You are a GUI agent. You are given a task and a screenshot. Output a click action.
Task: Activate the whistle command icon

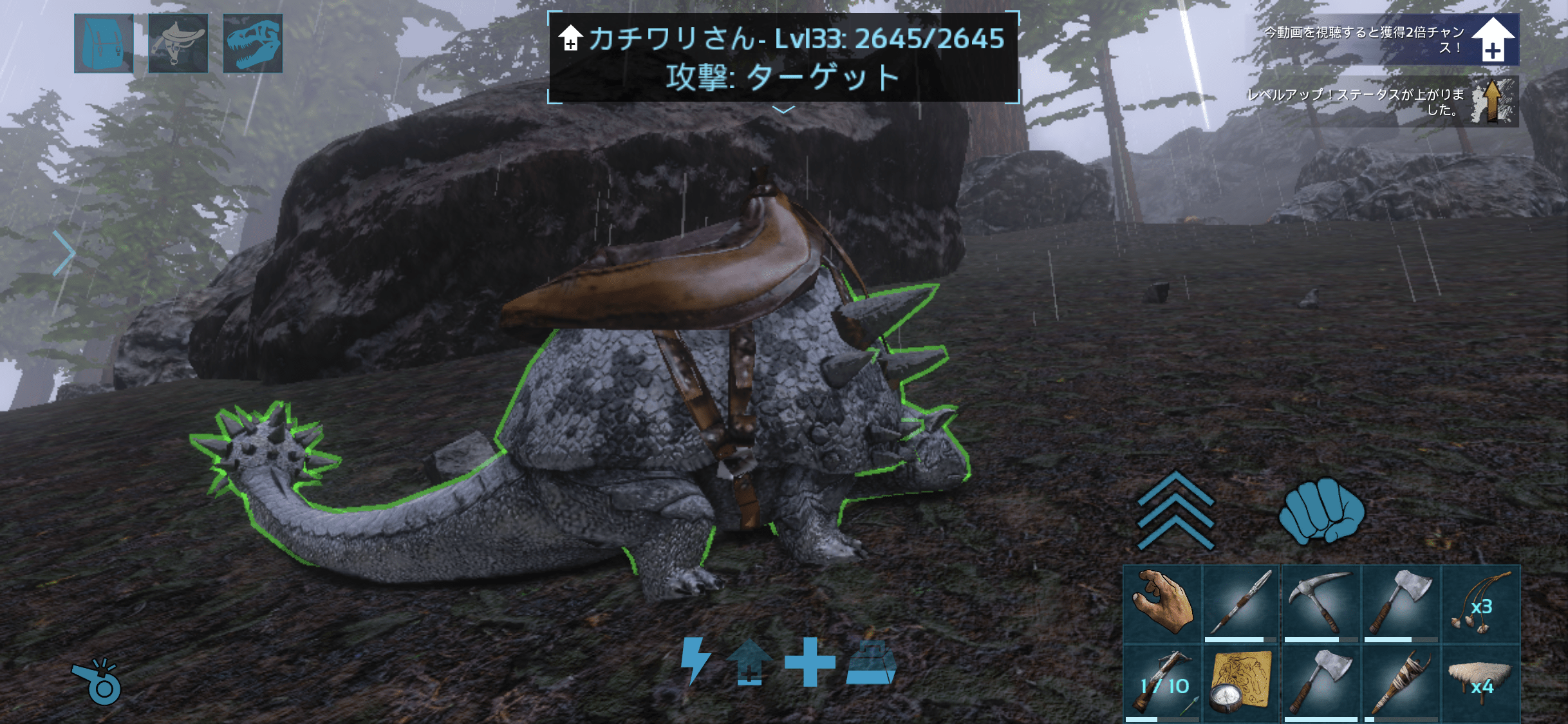click(x=98, y=682)
